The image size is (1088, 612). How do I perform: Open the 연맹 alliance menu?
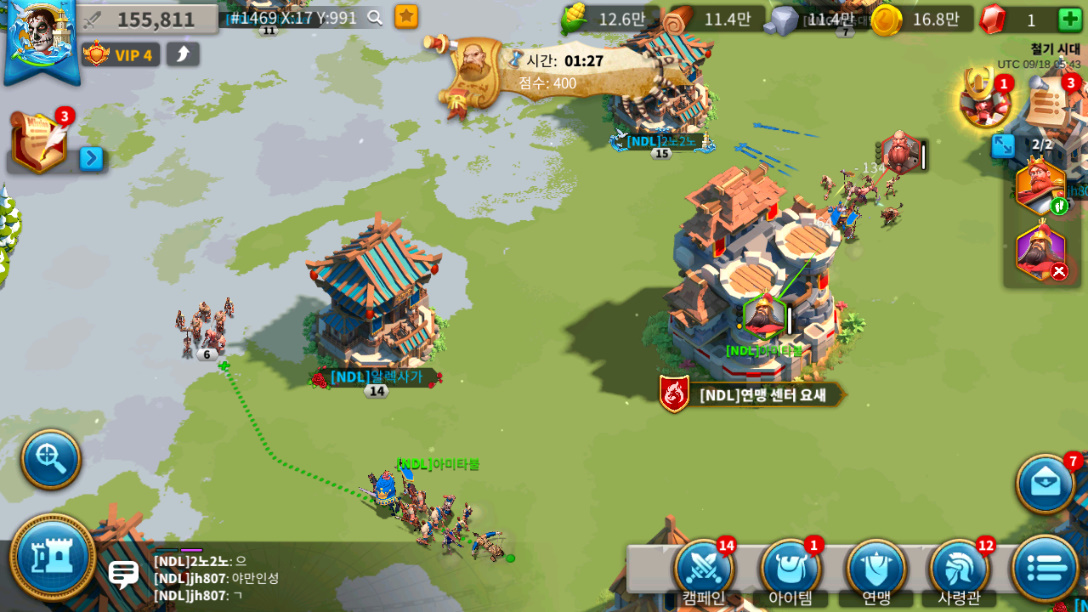pyautogui.click(x=876, y=570)
